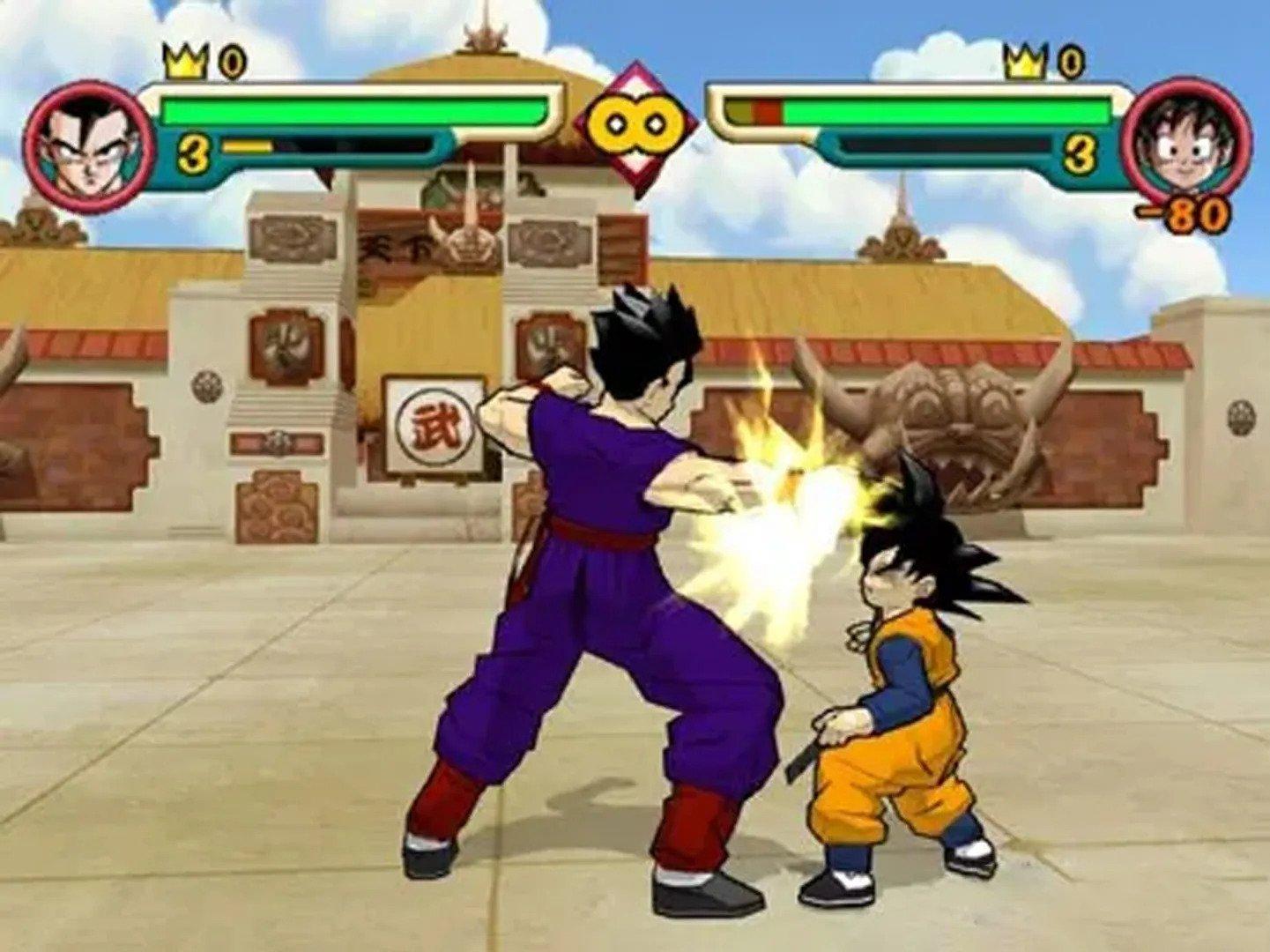1270x952 pixels.
Task: Click the '武' tournament sign on the wall
Action: click(x=434, y=425)
